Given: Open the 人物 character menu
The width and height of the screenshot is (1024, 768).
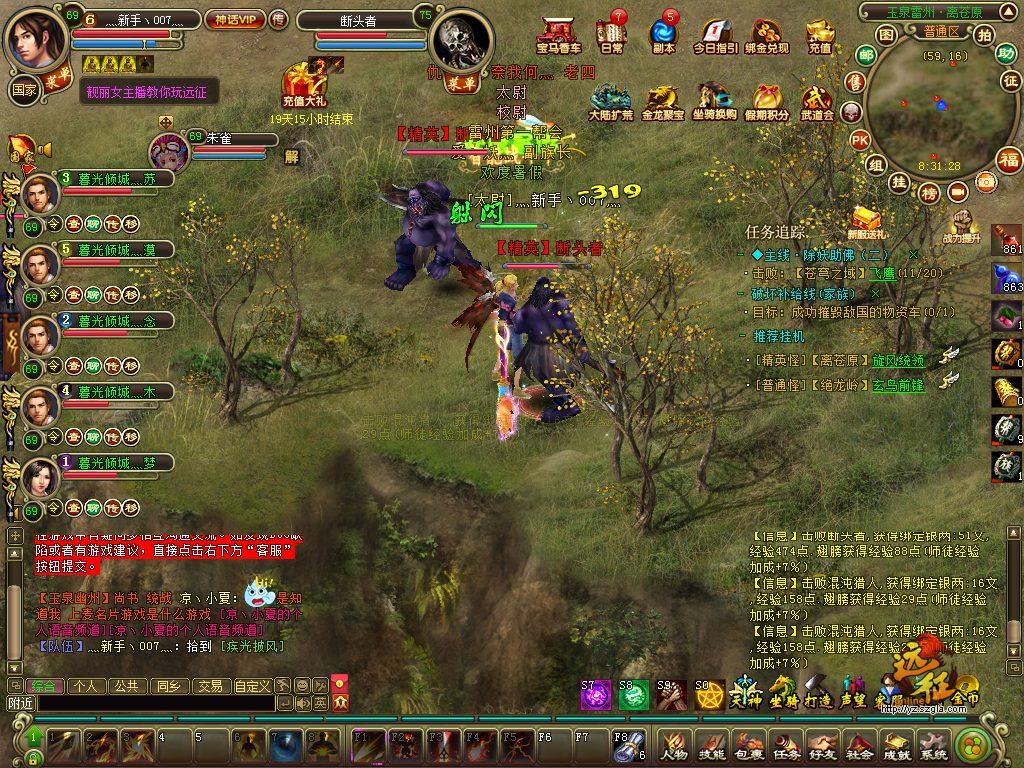Looking at the screenshot, I should [x=674, y=743].
